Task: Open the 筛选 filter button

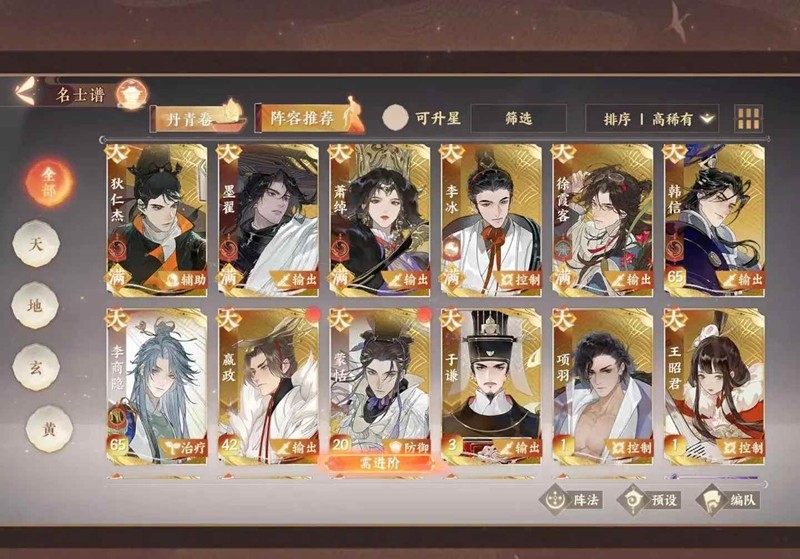Action: point(518,118)
